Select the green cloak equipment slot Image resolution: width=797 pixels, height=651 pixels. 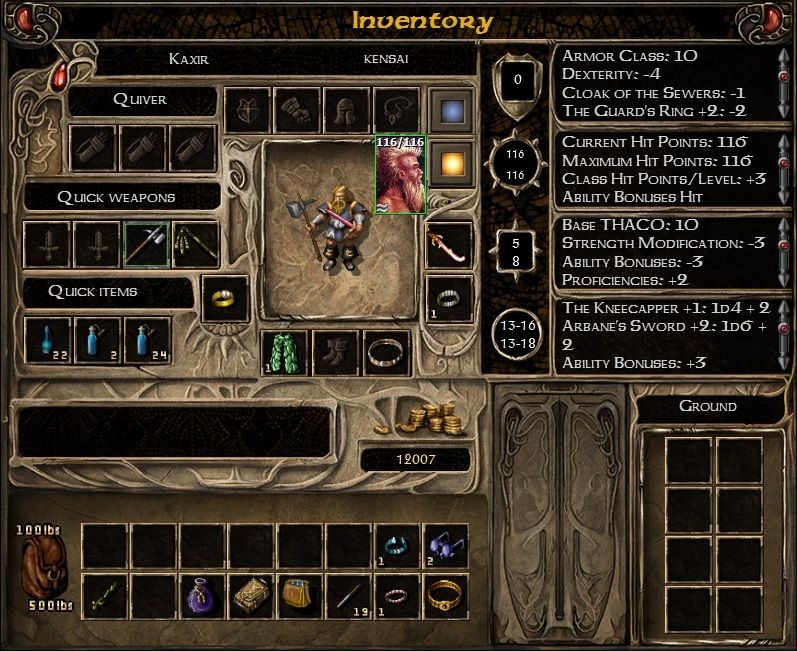pos(284,353)
